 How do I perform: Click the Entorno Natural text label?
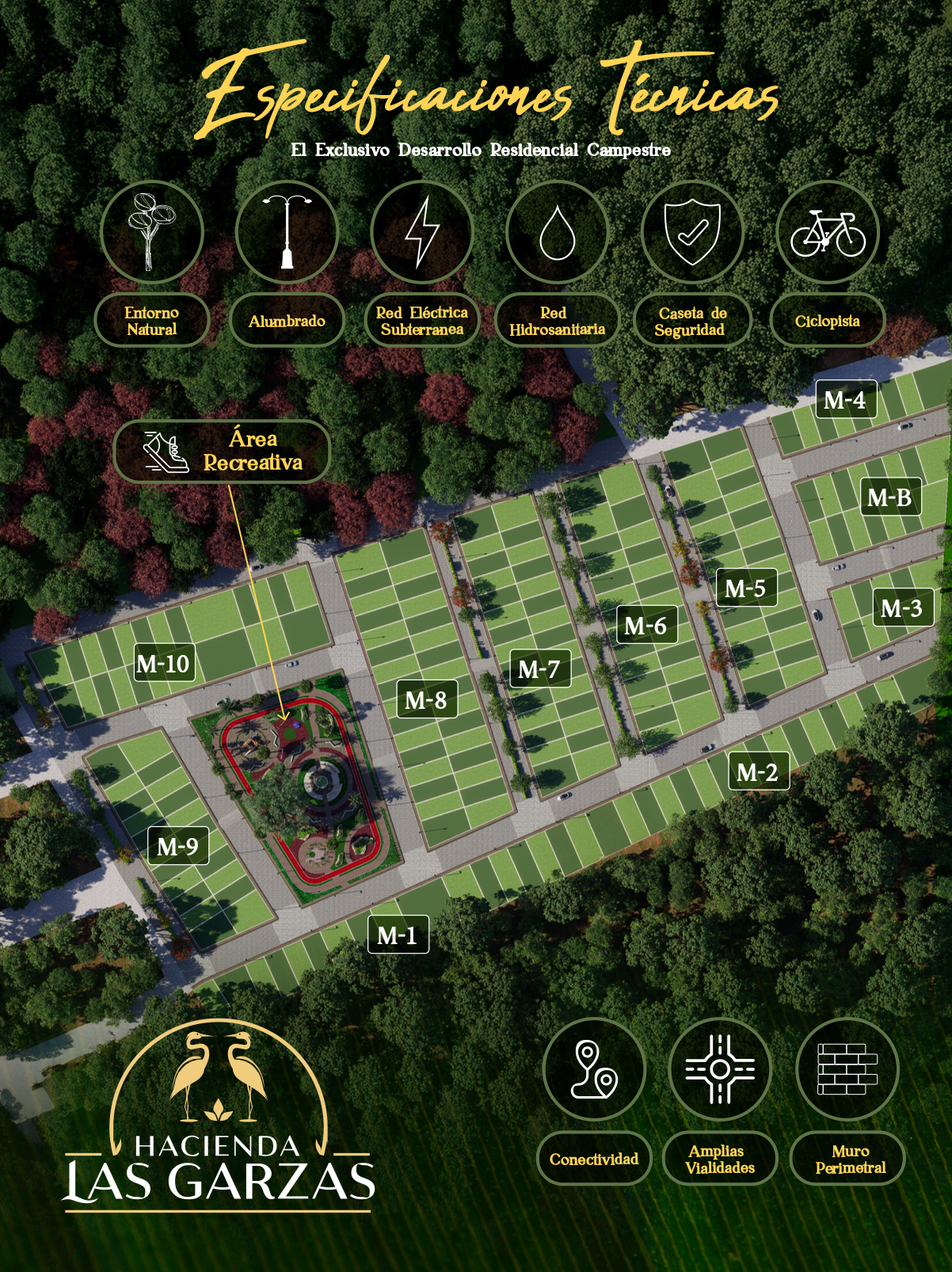click(152, 321)
